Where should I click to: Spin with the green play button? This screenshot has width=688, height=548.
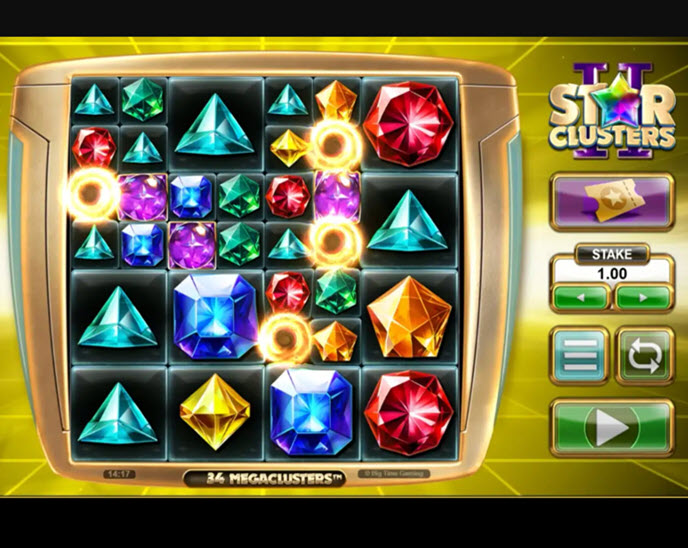611,428
